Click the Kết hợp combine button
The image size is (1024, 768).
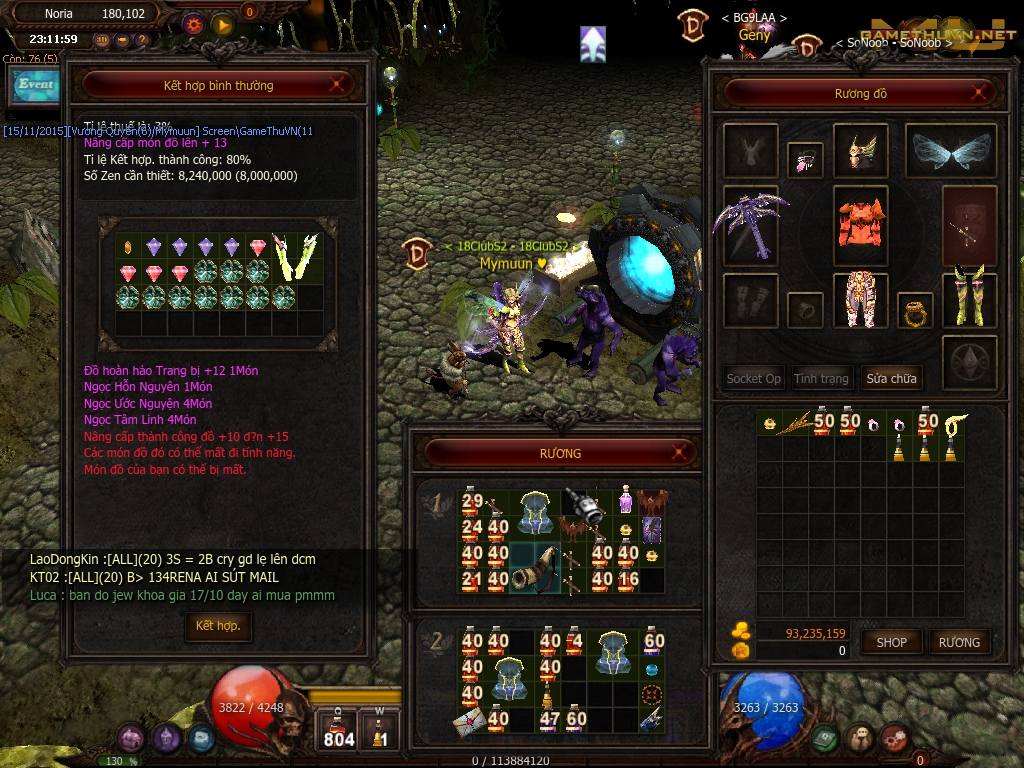[x=218, y=626]
